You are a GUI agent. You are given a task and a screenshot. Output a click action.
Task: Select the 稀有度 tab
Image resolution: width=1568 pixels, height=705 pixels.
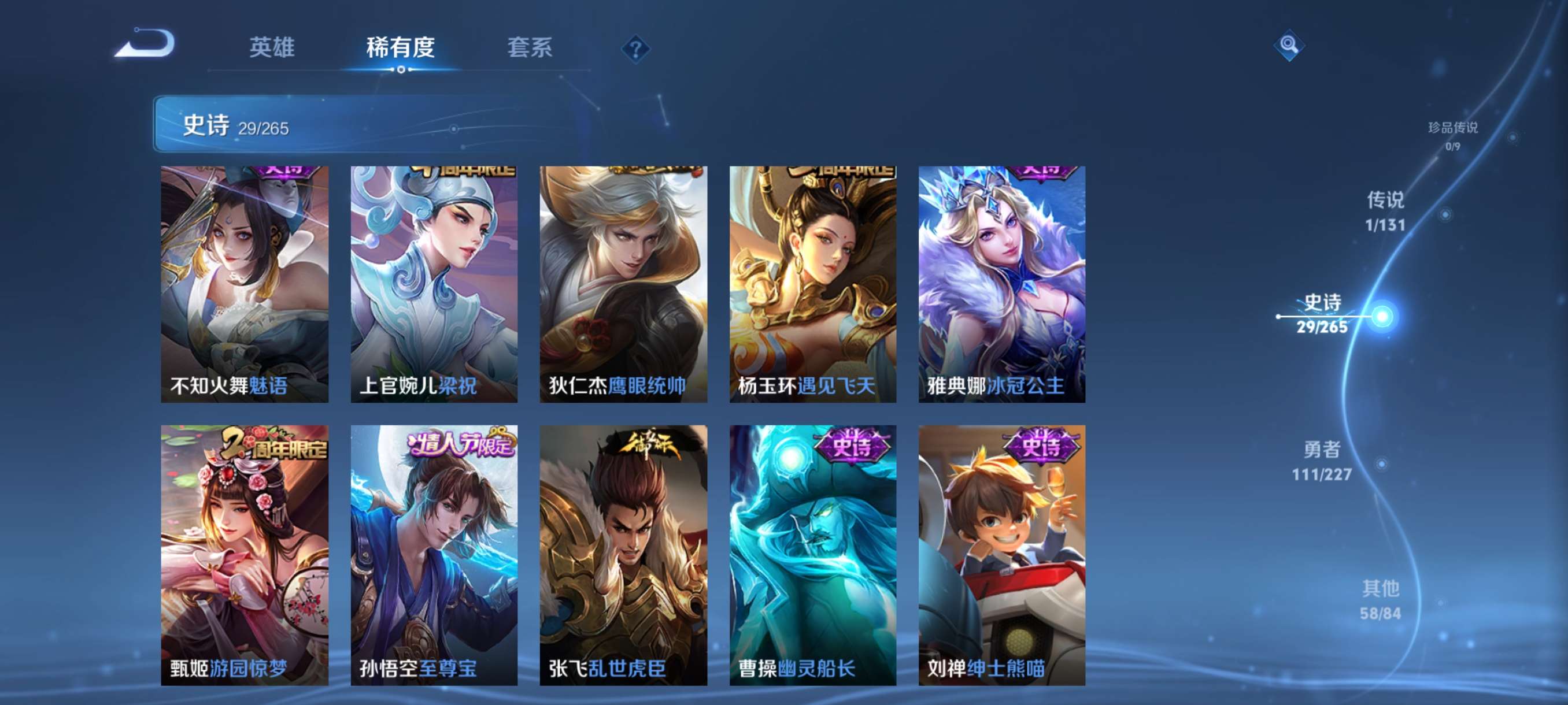click(x=400, y=47)
